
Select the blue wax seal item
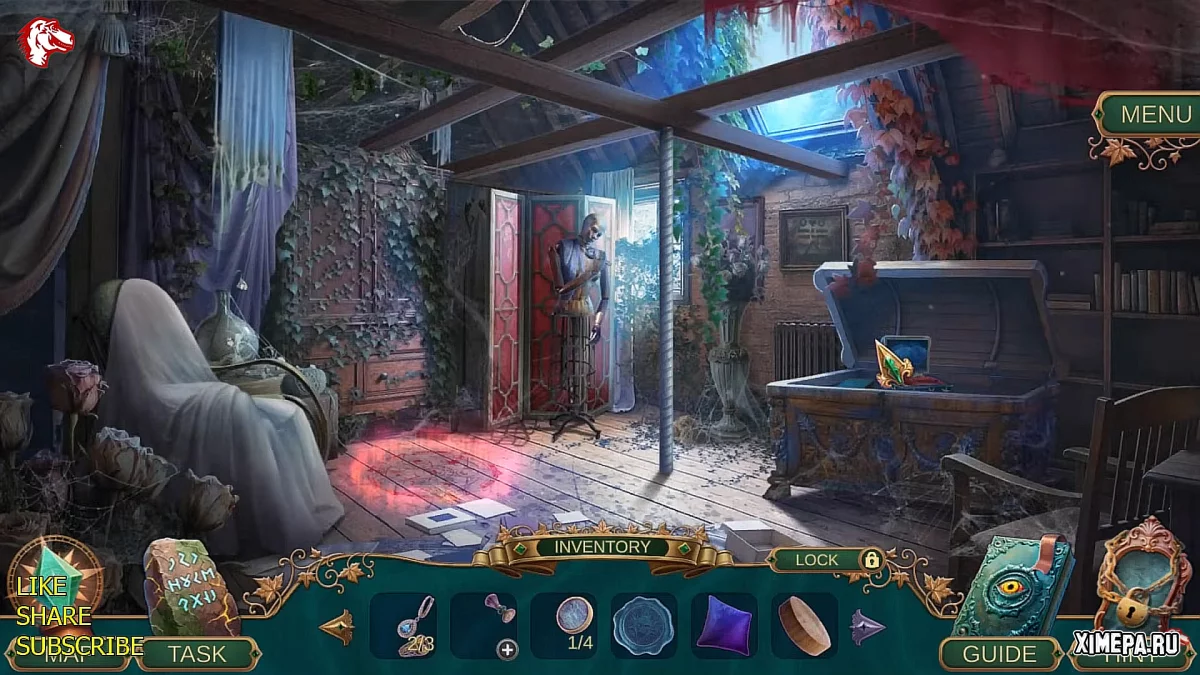coord(644,625)
